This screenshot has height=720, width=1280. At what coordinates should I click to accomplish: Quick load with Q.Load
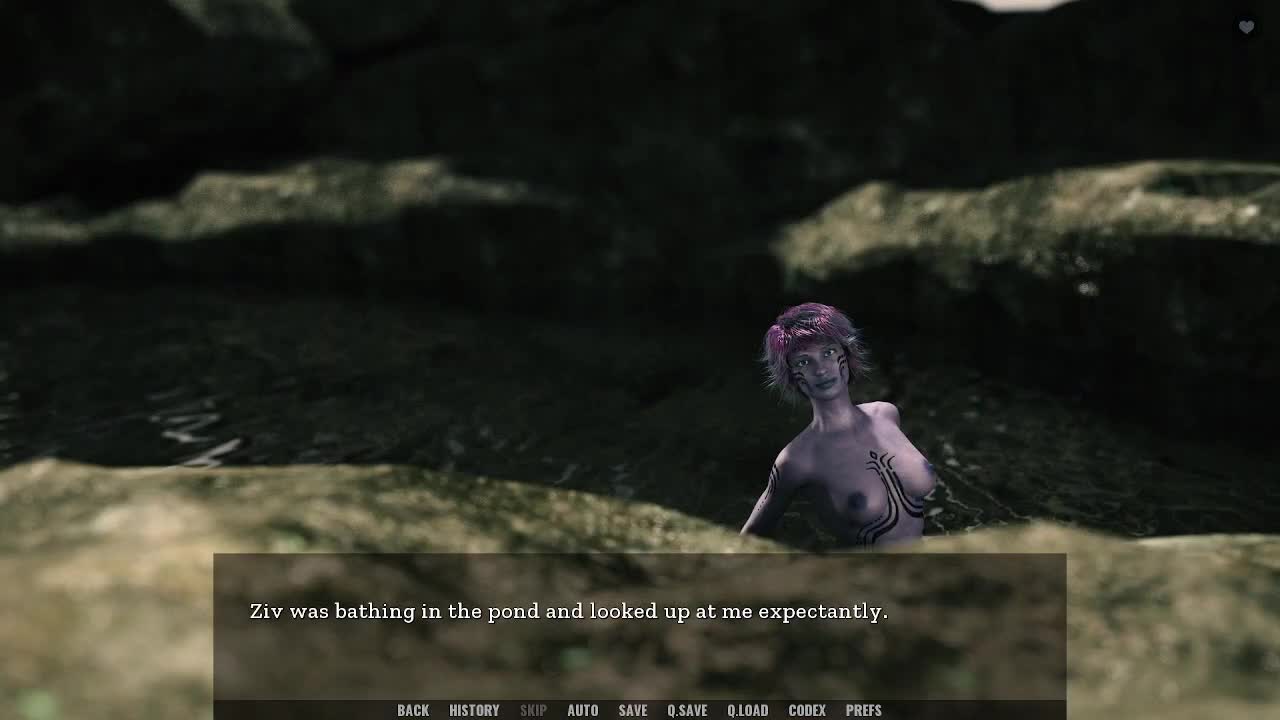click(x=747, y=710)
